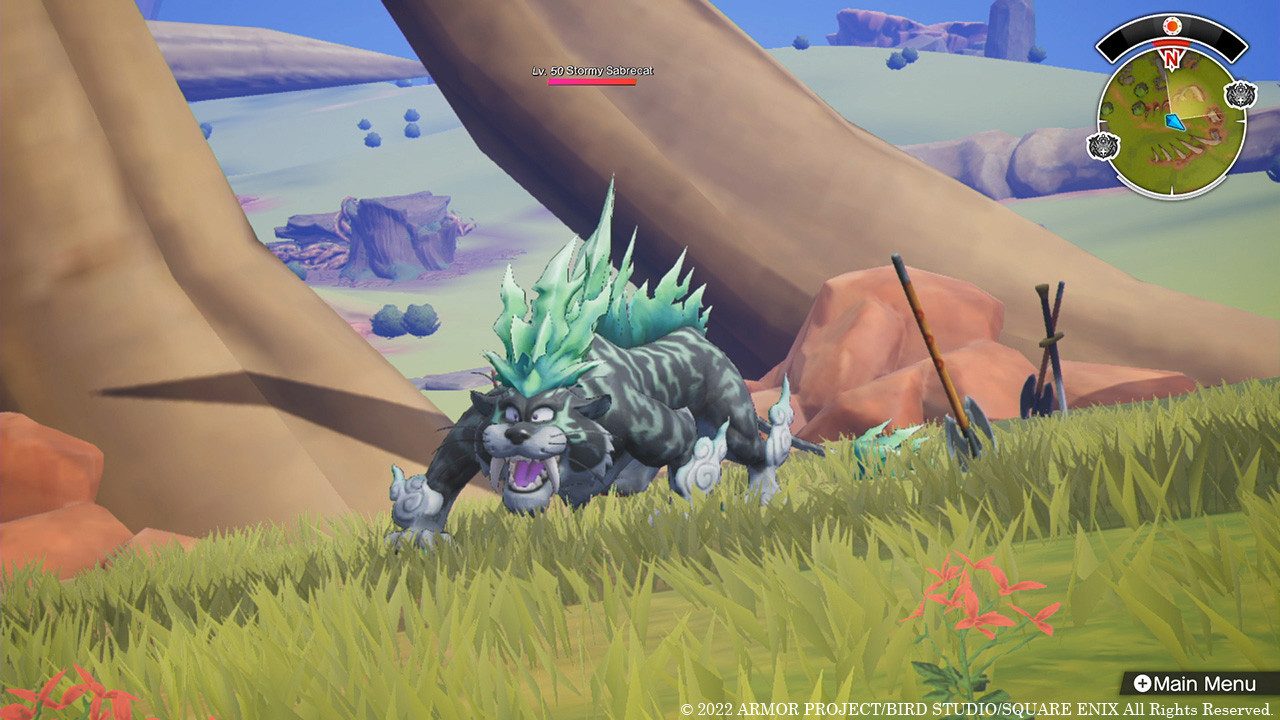Image resolution: width=1280 pixels, height=720 pixels.
Task: Click the Stormy Sabrecat health bar
Action: tap(591, 82)
